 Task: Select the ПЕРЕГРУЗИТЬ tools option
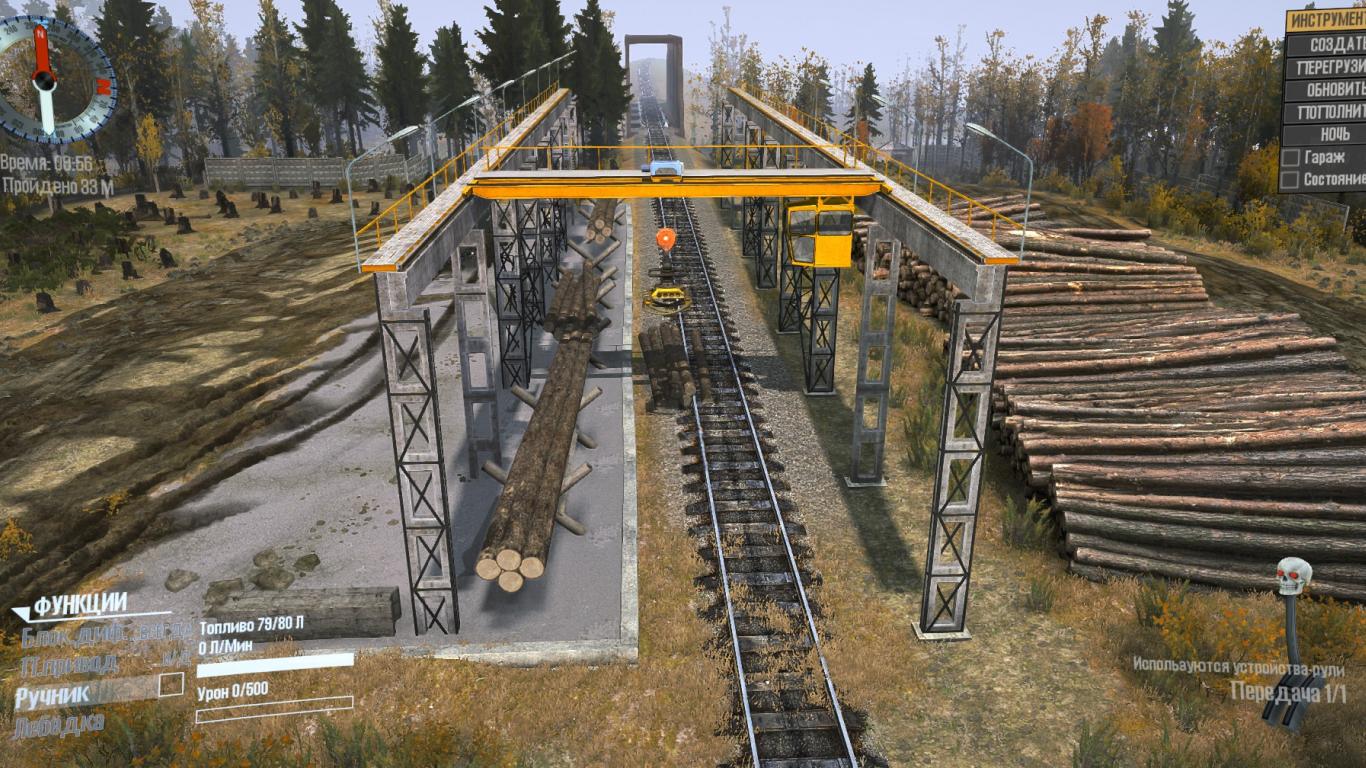point(1325,68)
